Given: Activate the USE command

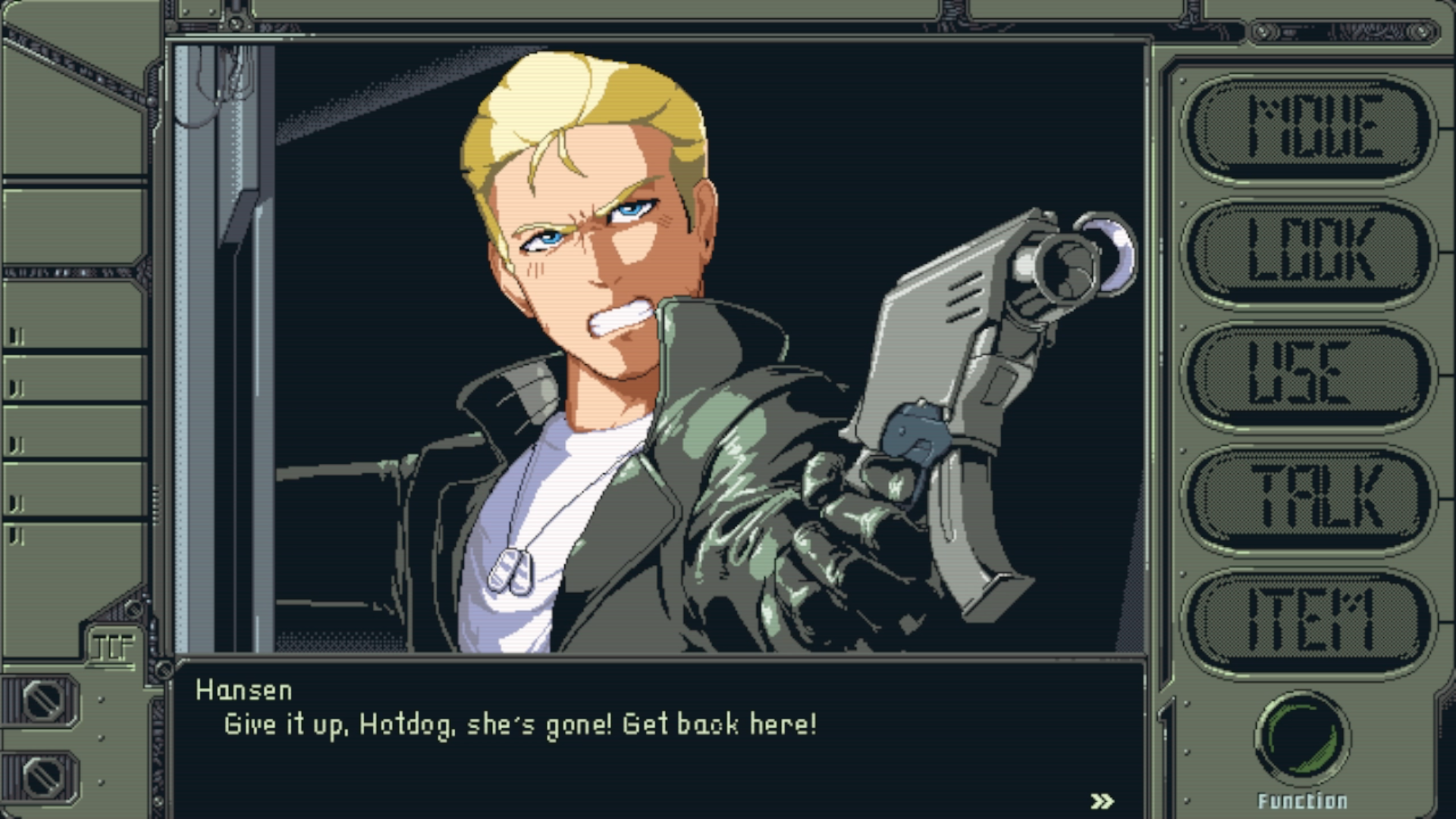Looking at the screenshot, I should tap(1309, 375).
